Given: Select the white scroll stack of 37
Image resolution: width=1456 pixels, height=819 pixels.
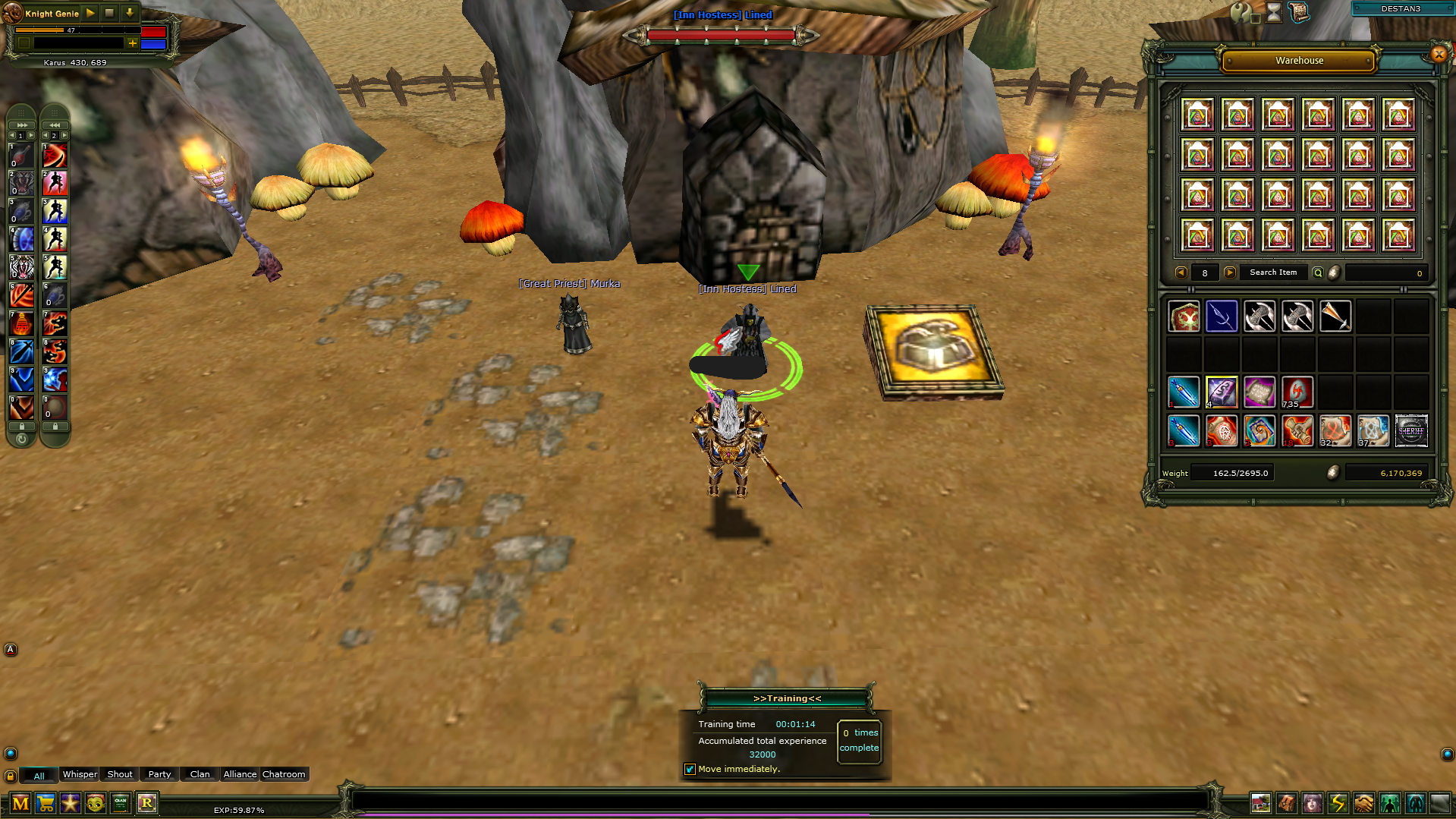Looking at the screenshot, I should (1373, 431).
